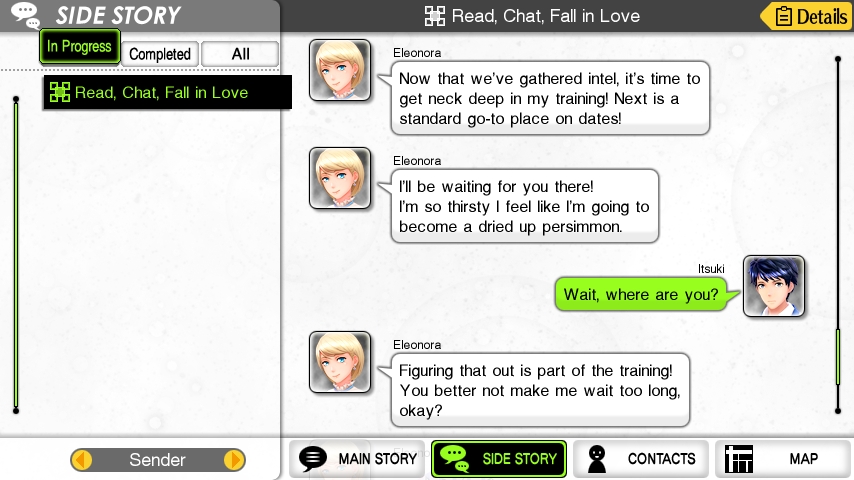This screenshot has height=480, width=854.
Task: Open the Main Story messages
Action: (359, 459)
